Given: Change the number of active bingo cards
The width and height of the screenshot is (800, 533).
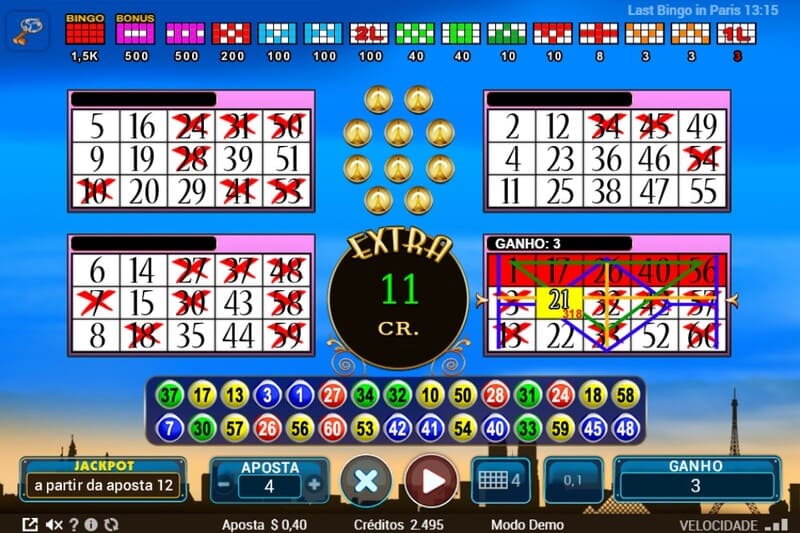Looking at the screenshot, I should 498,480.
